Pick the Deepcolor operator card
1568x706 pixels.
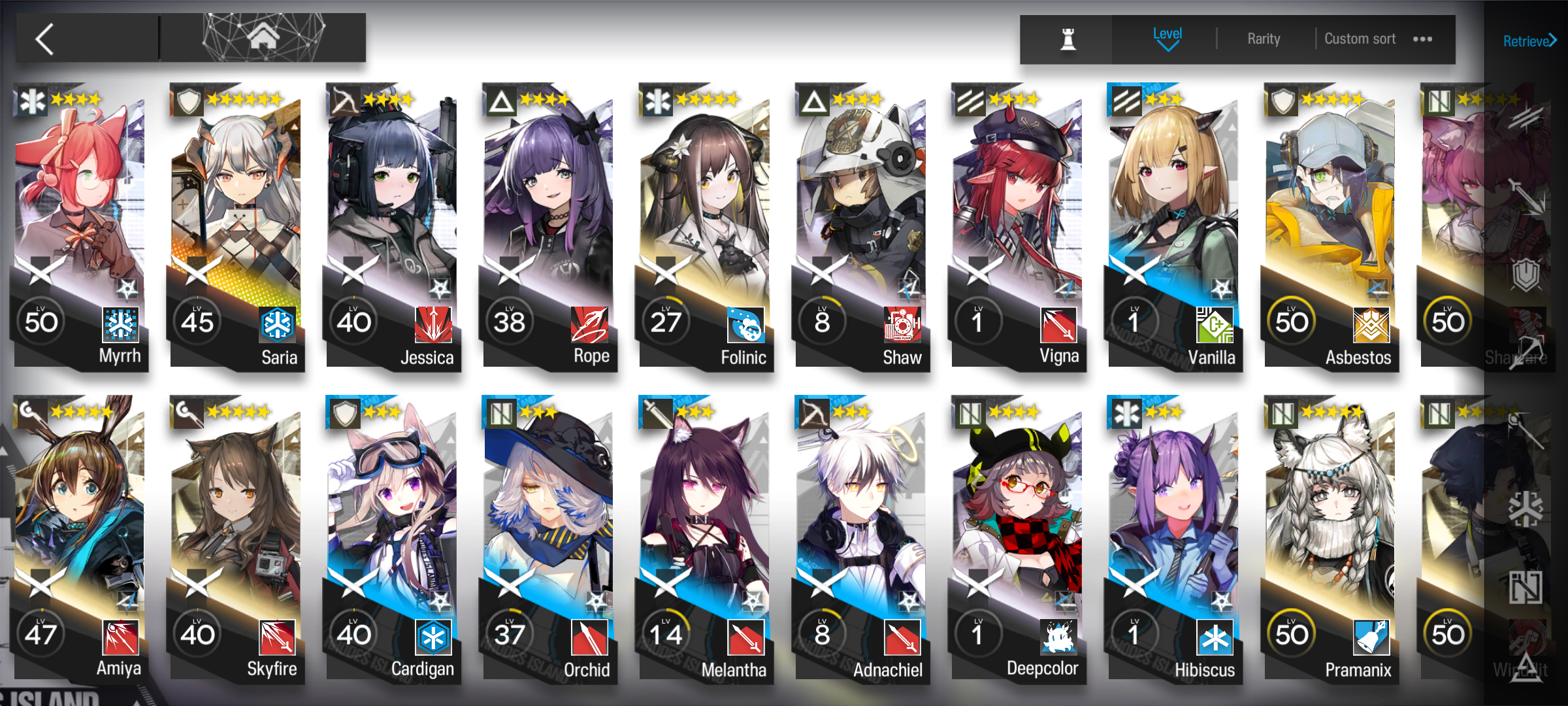tap(1017, 536)
